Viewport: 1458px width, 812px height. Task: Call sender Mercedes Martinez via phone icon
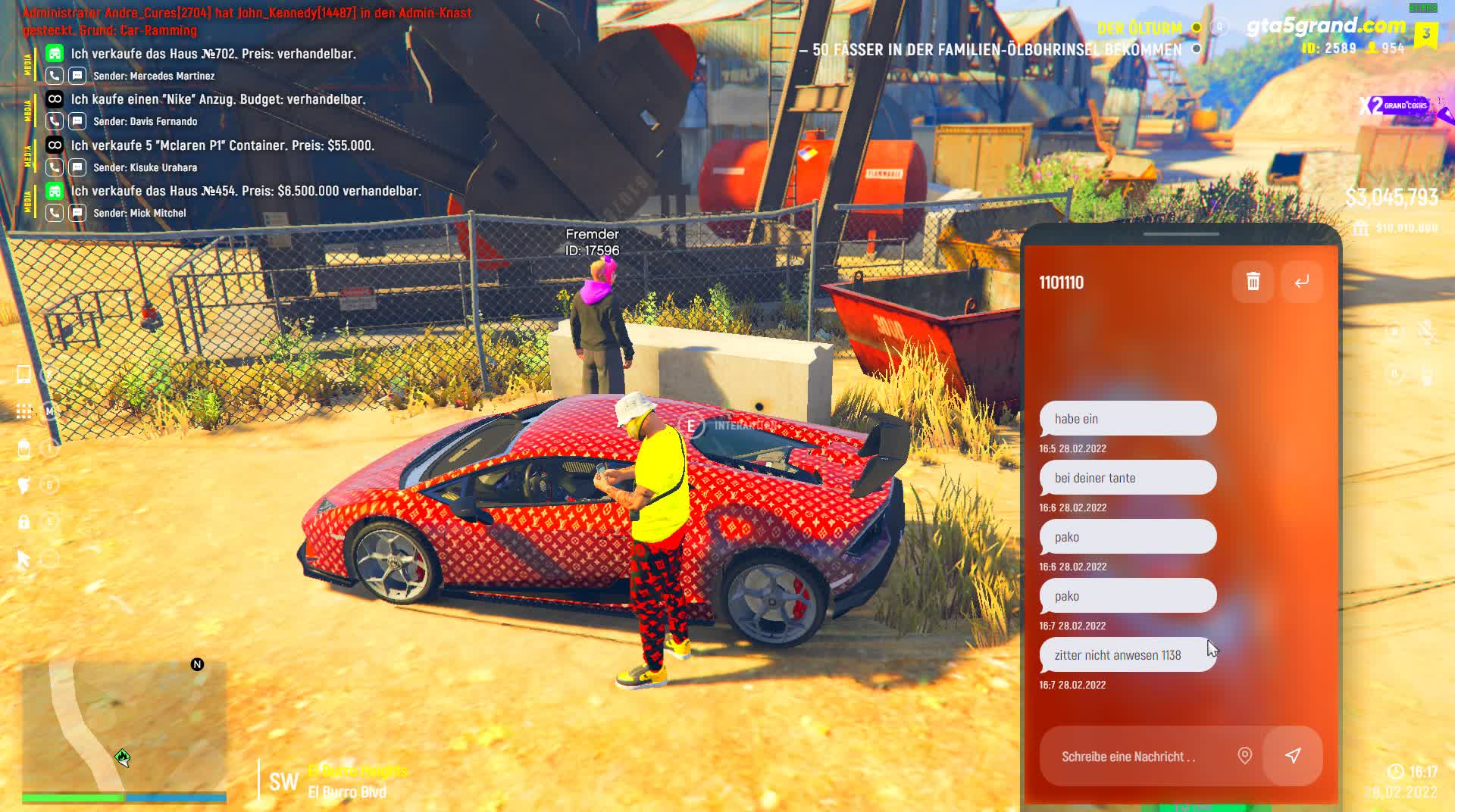55,76
